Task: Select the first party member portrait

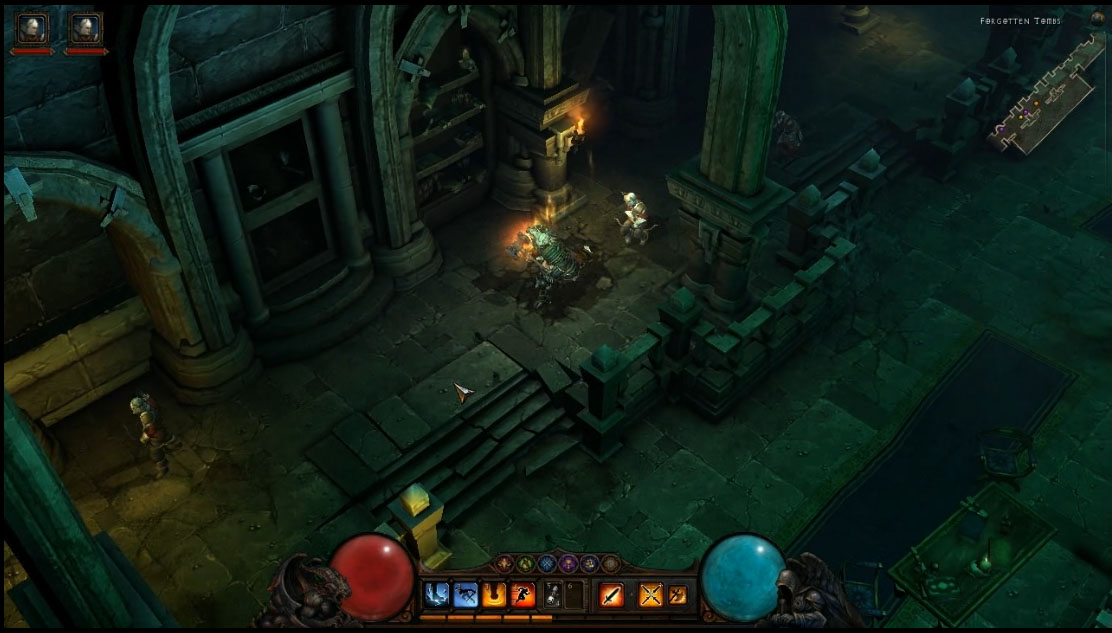Action: point(32,28)
